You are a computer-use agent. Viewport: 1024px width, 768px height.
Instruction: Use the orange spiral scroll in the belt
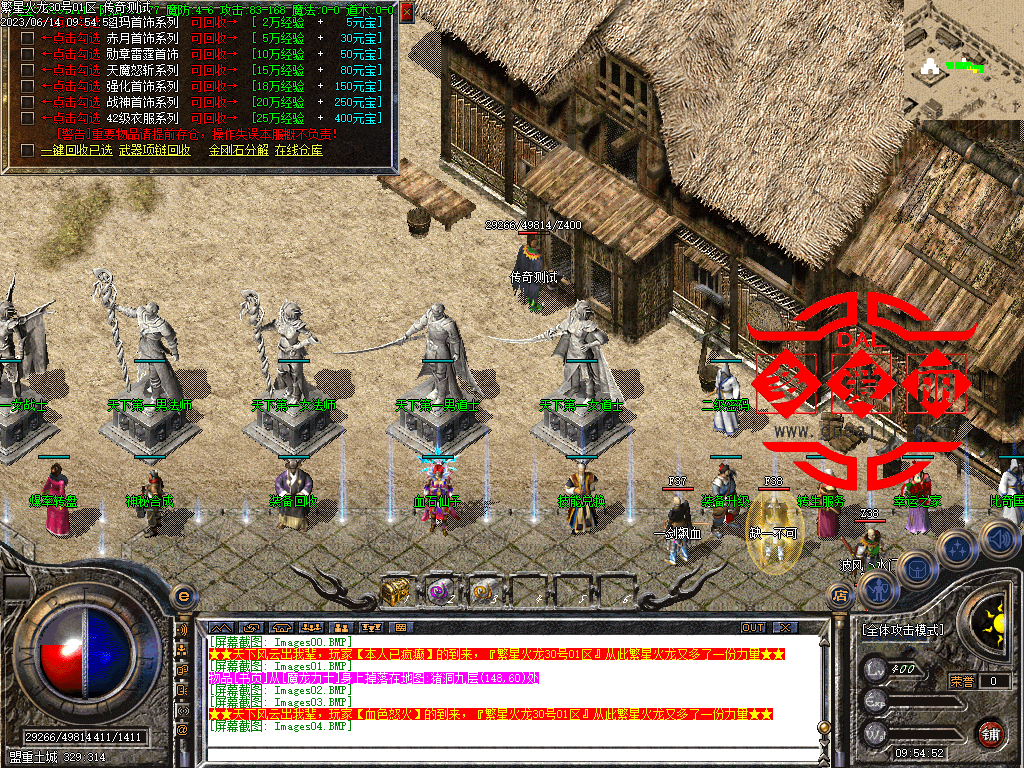click(x=484, y=592)
